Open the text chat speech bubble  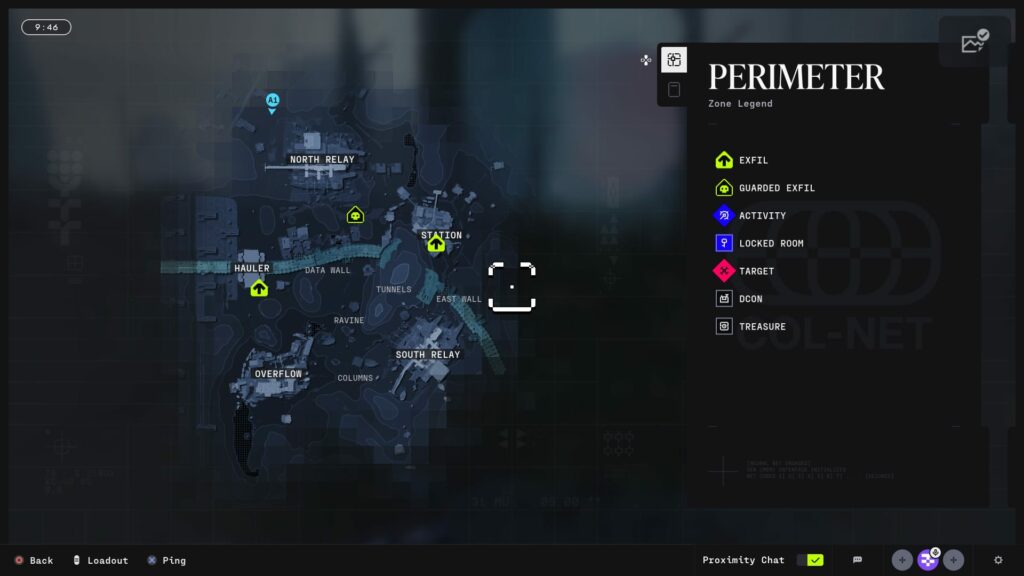[857, 560]
